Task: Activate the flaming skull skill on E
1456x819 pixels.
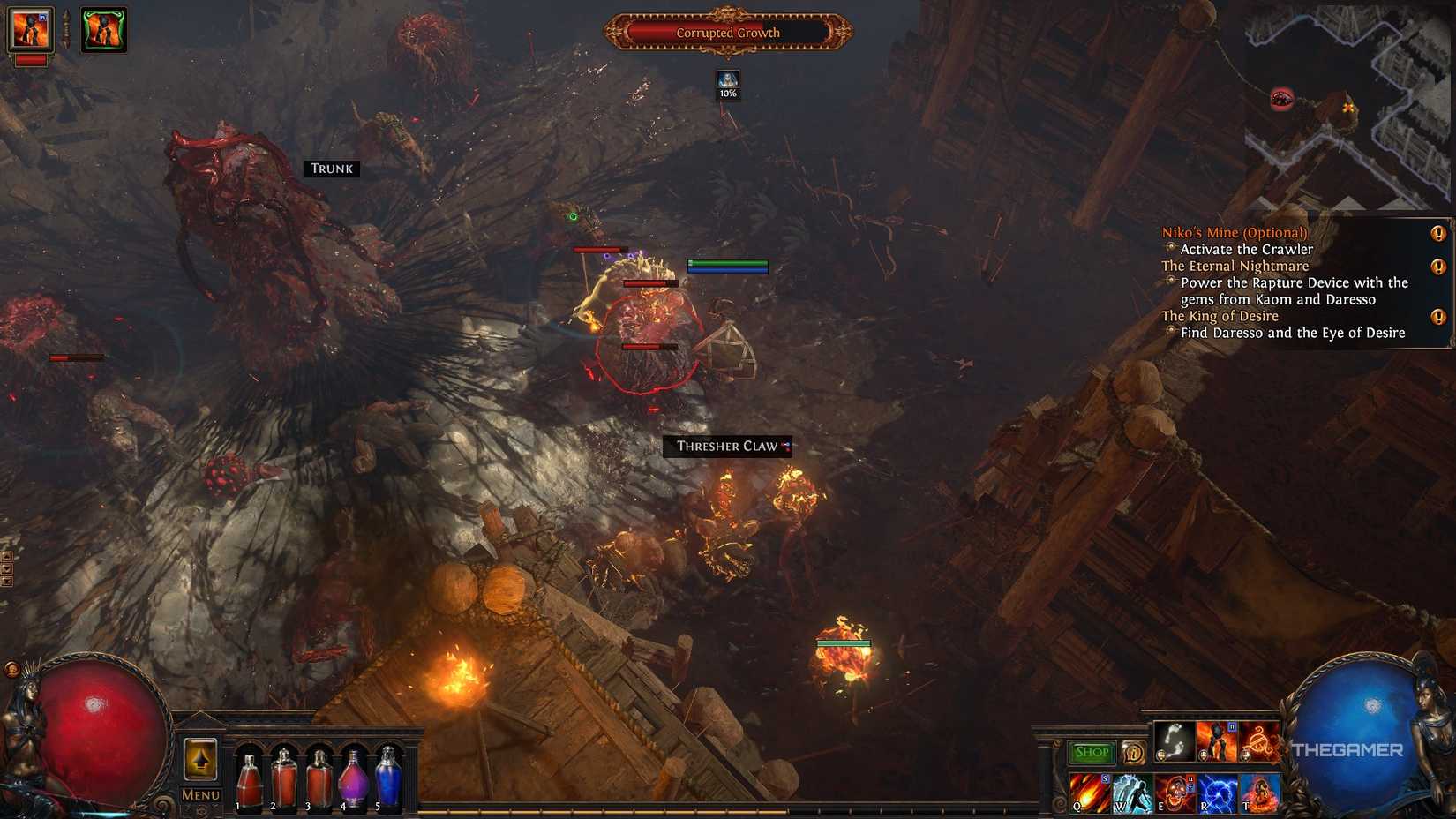Action: coord(1175,793)
